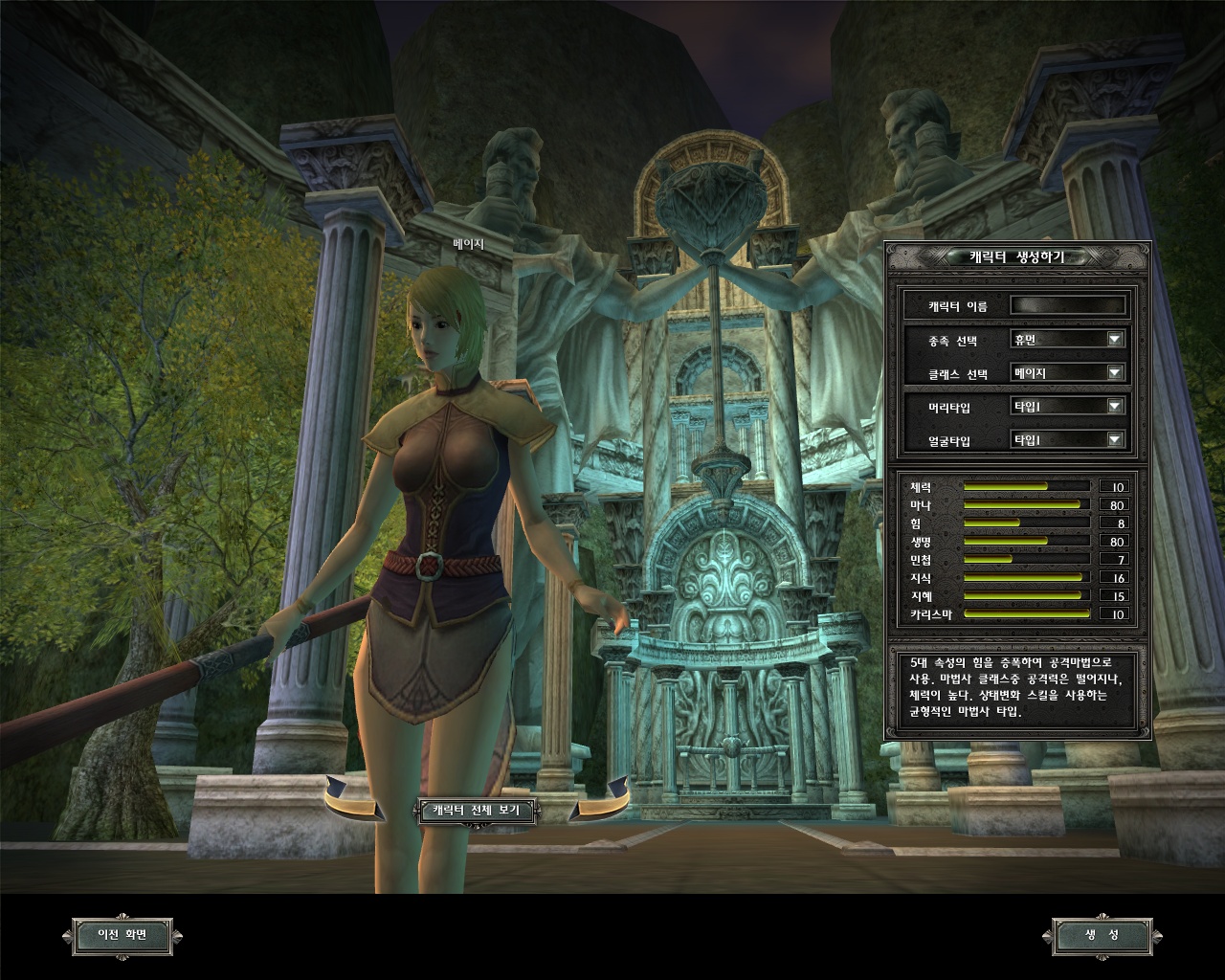Image resolution: width=1225 pixels, height=980 pixels.
Task: Toggle full character view (캐릭터 전체 보기)
Action: pos(477,811)
